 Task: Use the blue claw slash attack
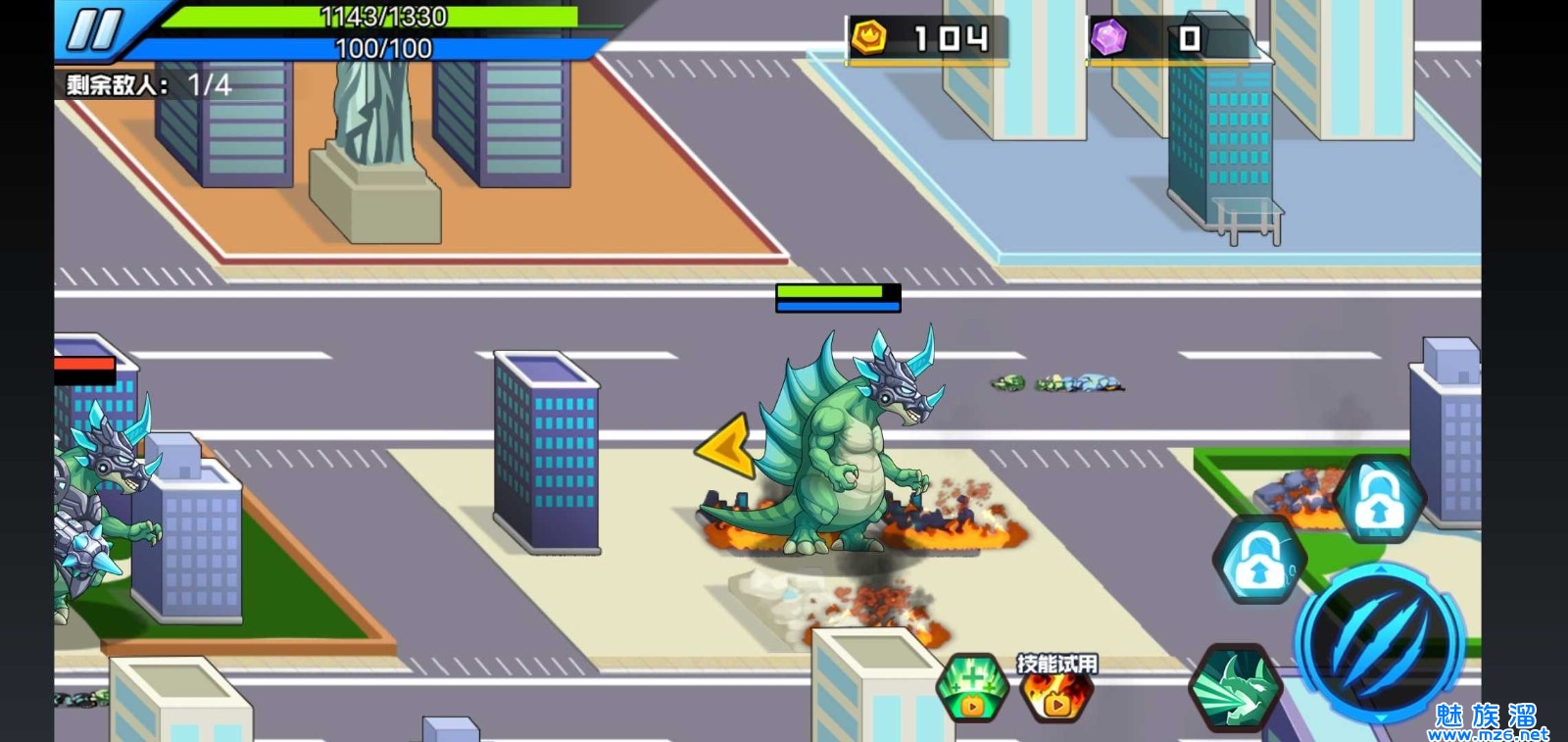[1378, 644]
